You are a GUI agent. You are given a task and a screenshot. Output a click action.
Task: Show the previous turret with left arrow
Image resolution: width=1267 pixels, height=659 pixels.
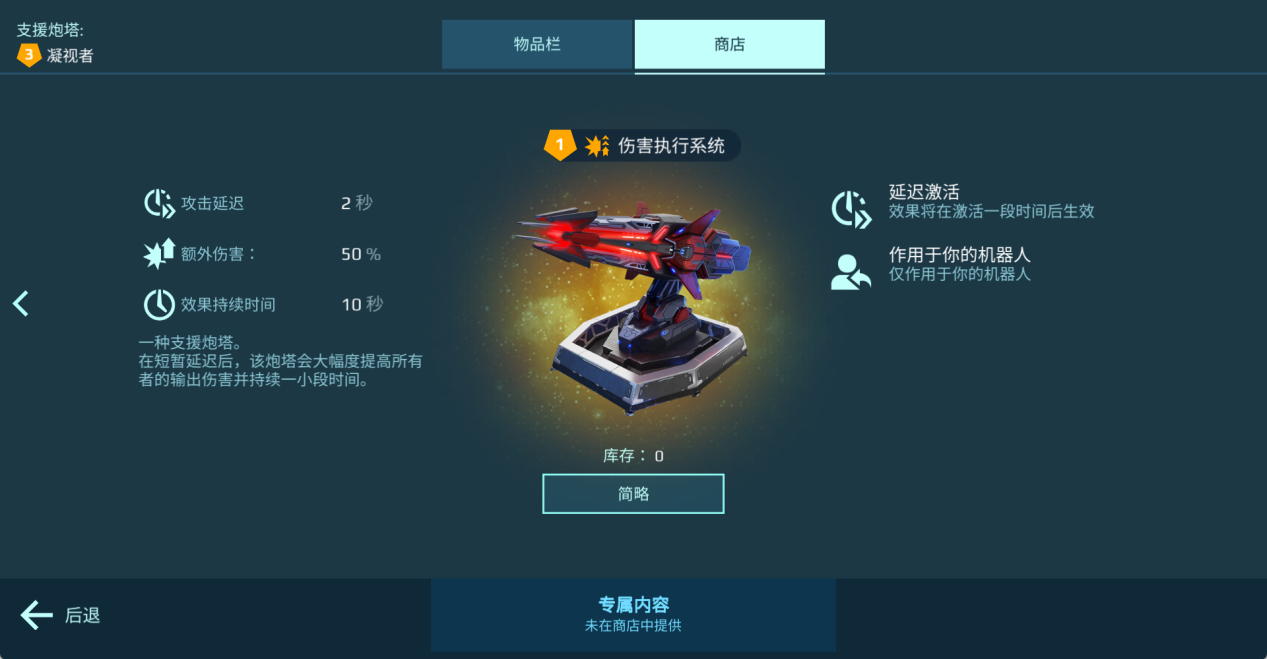(x=21, y=304)
